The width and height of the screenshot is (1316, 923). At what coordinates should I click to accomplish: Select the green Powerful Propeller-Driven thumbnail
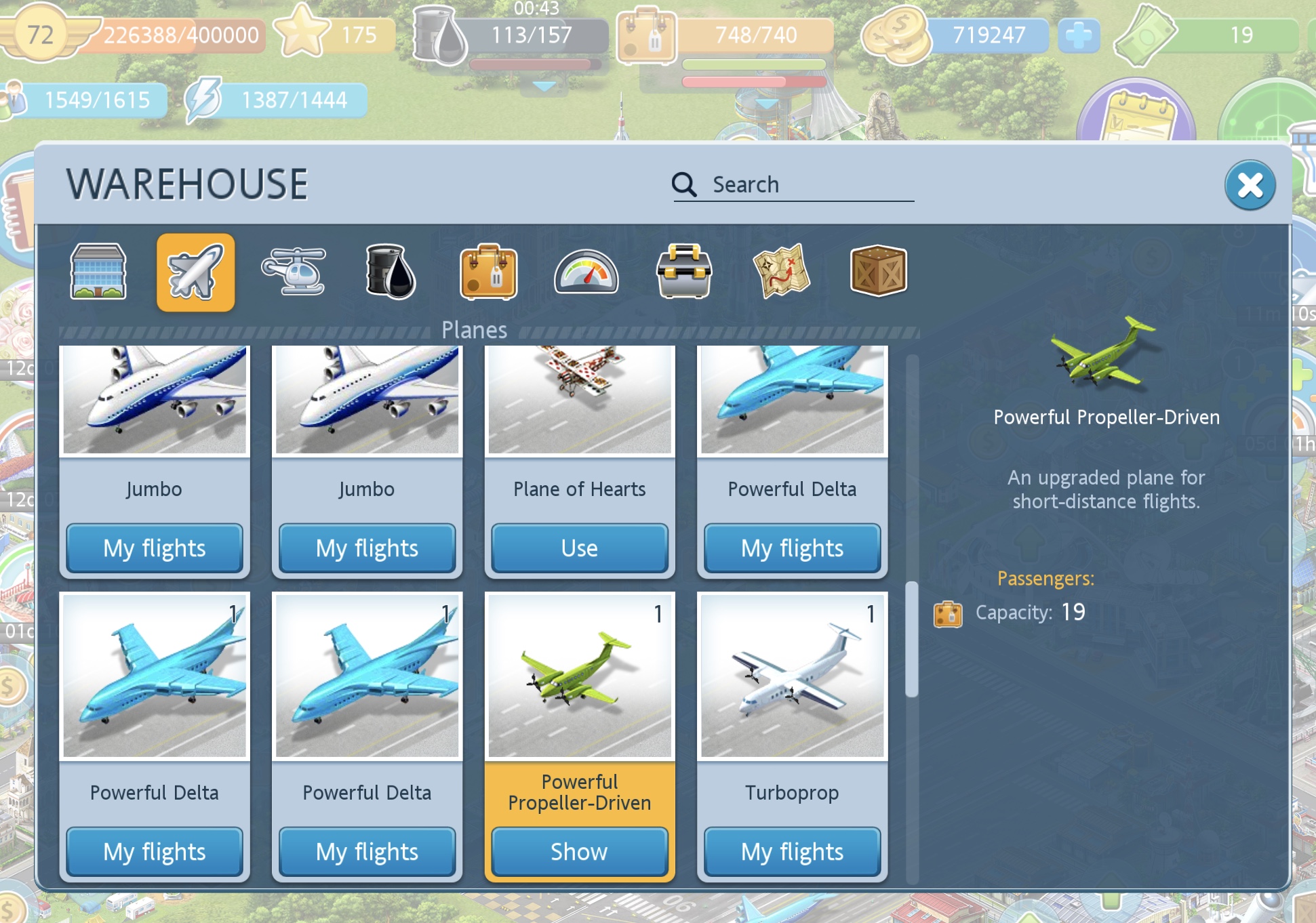(579, 676)
